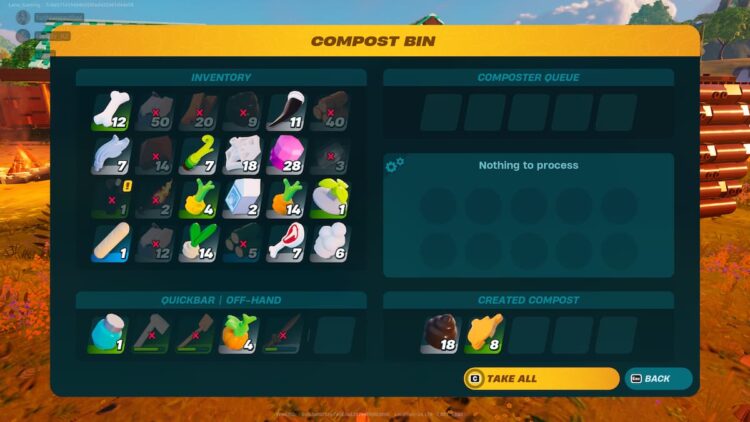Go back from the Compost Bin
This screenshot has width=750, height=422.
658,379
